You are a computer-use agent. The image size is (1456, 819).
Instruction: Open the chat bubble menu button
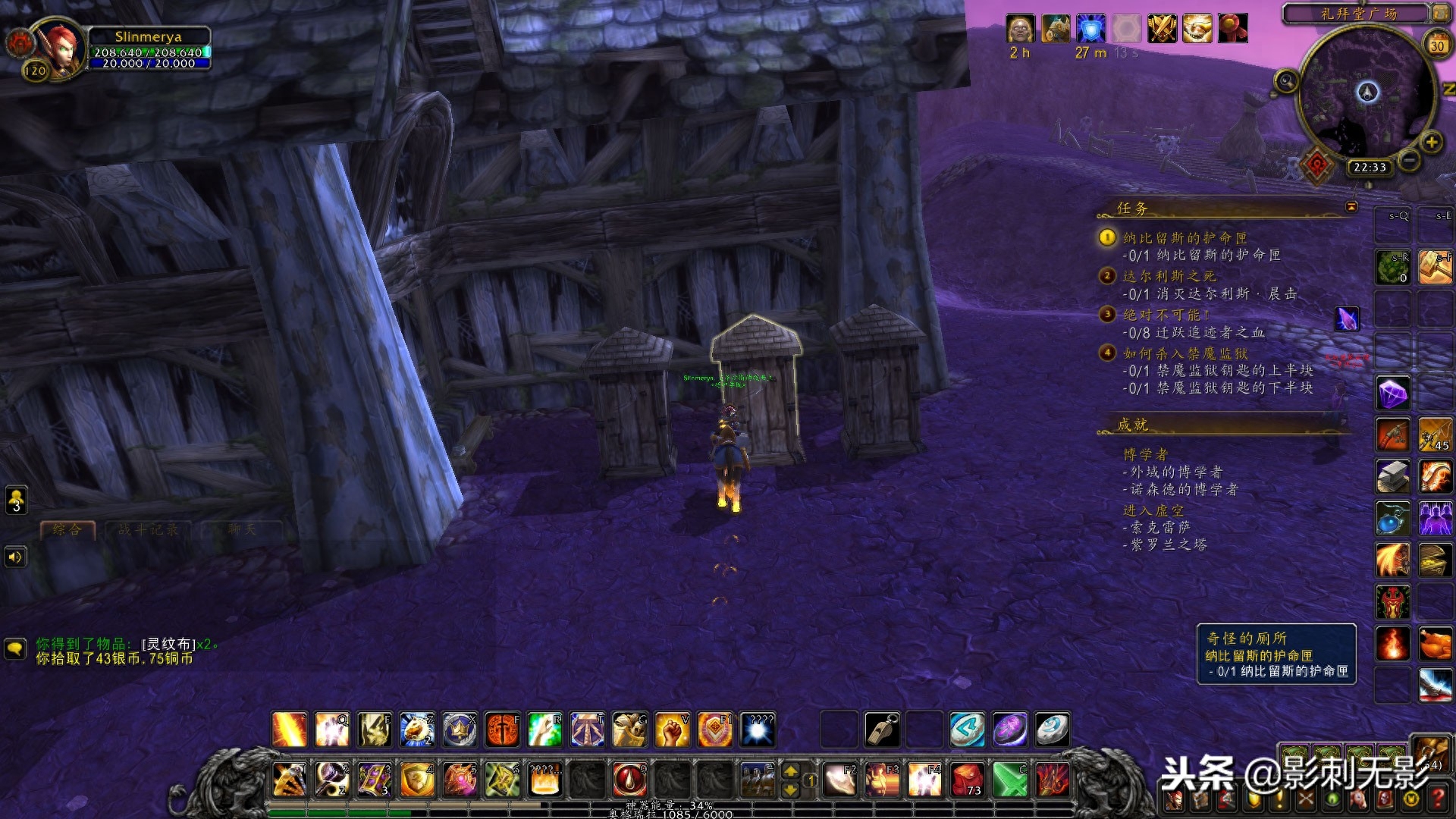(x=15, y=649)
